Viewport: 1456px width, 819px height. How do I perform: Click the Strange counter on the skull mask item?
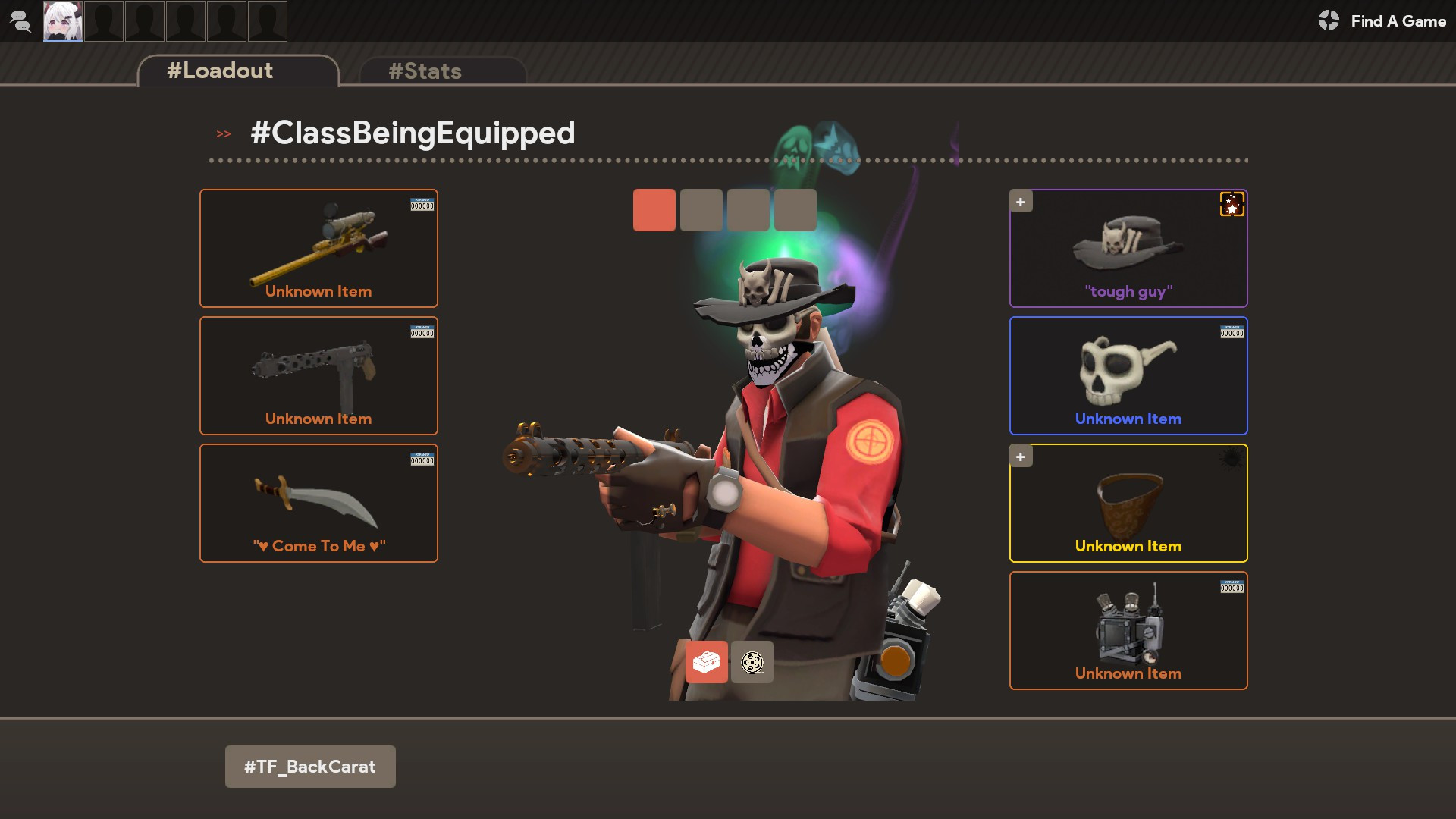(x=1232, y=332)
